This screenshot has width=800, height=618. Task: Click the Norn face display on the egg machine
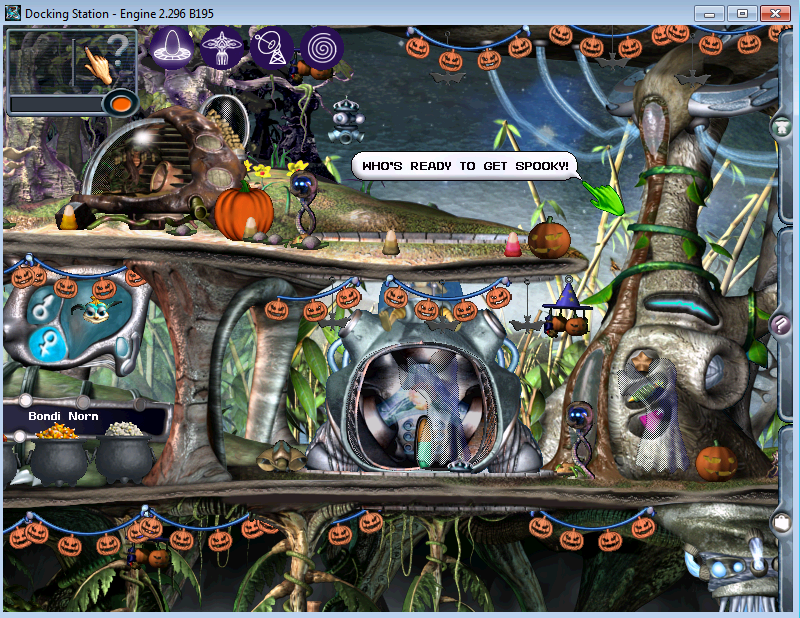(x=98, y=312)
